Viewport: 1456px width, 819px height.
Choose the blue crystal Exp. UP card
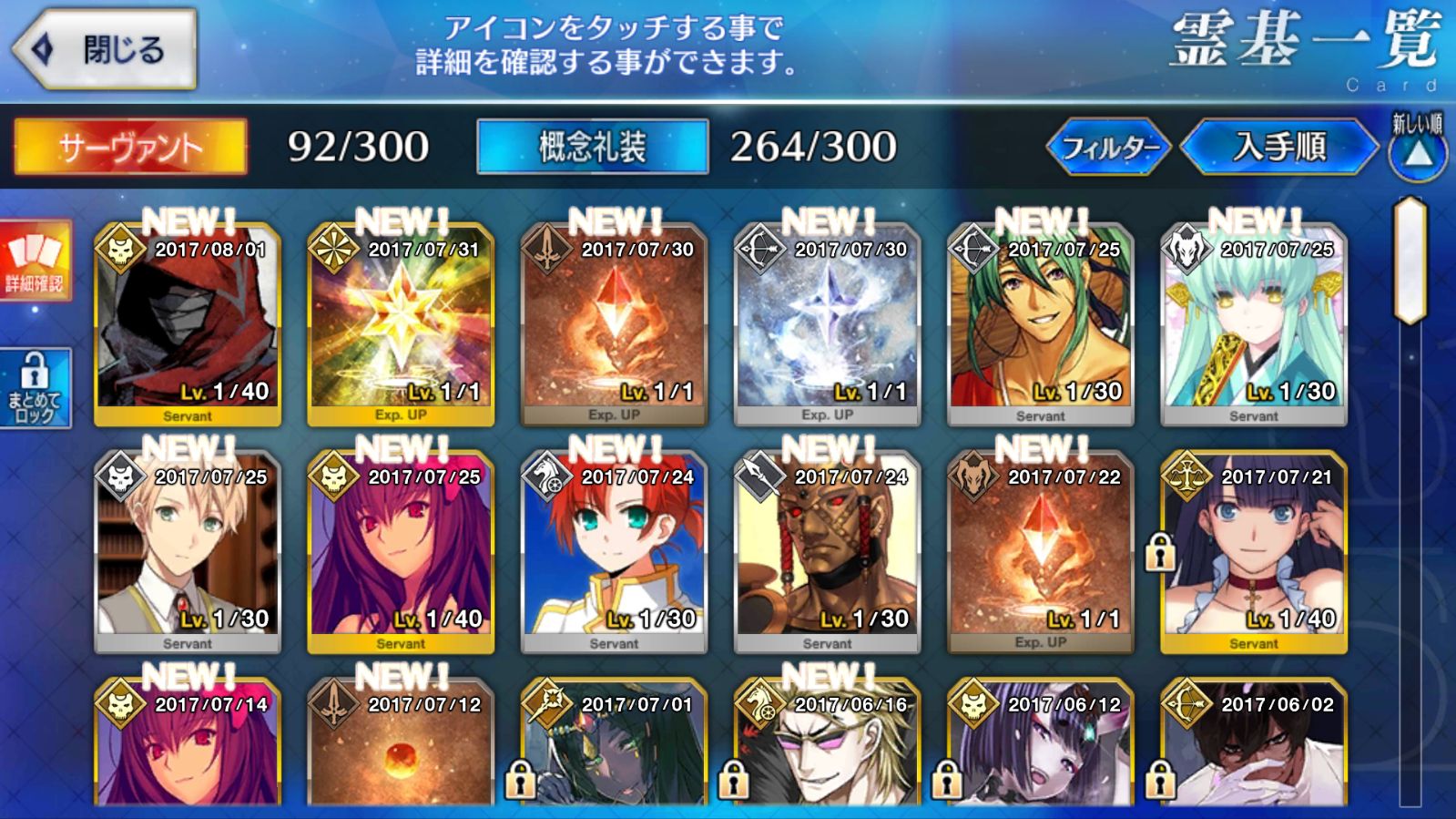pyautogui.click(x=827, y=325)
